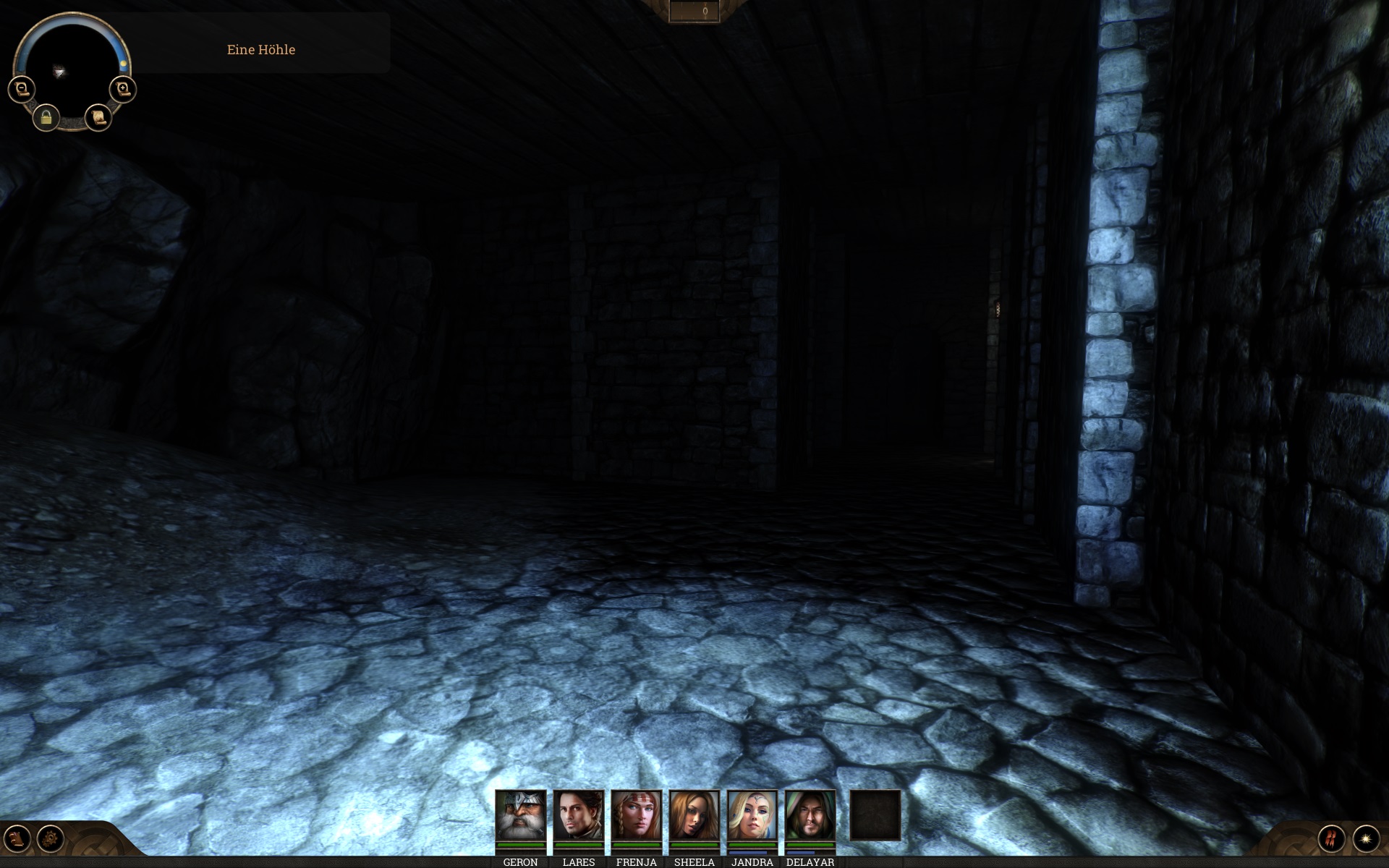Select Geron's dwarf portrait
The image size is (1389, 868).
[x=520, y=814]
